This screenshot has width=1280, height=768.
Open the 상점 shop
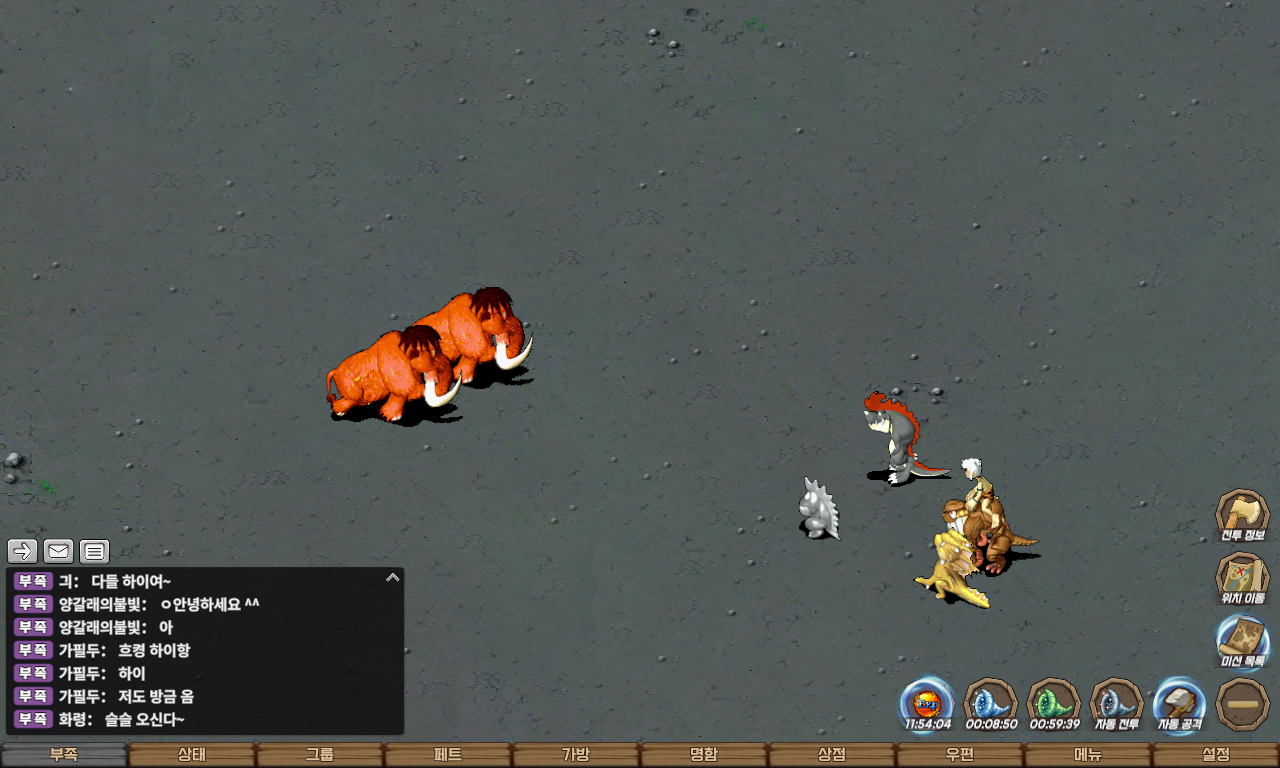pyautogui.click(x=832, y=755)
